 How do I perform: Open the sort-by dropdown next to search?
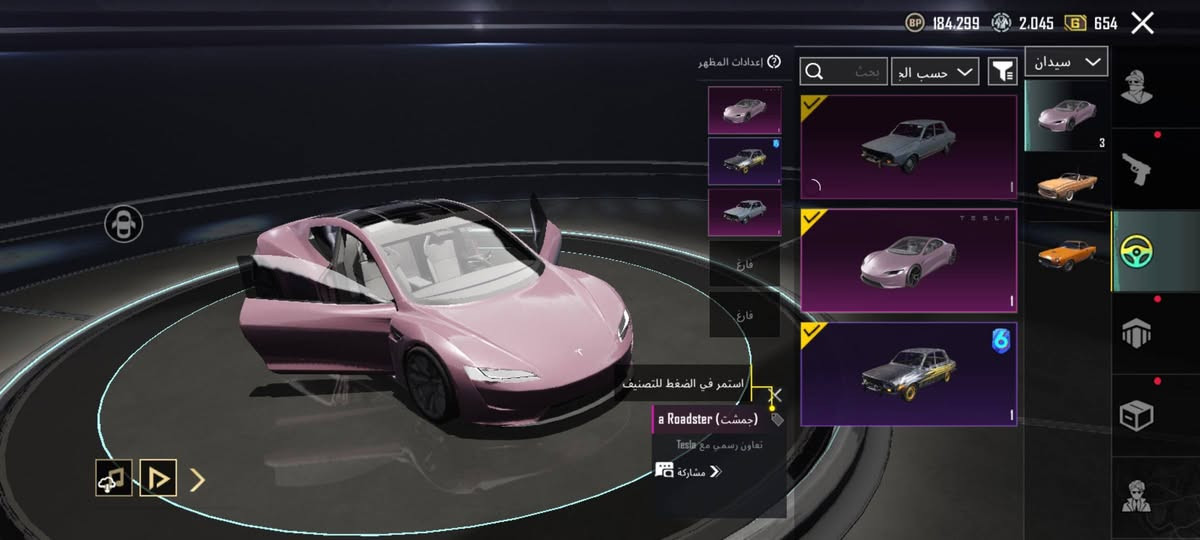click(934, 71)
